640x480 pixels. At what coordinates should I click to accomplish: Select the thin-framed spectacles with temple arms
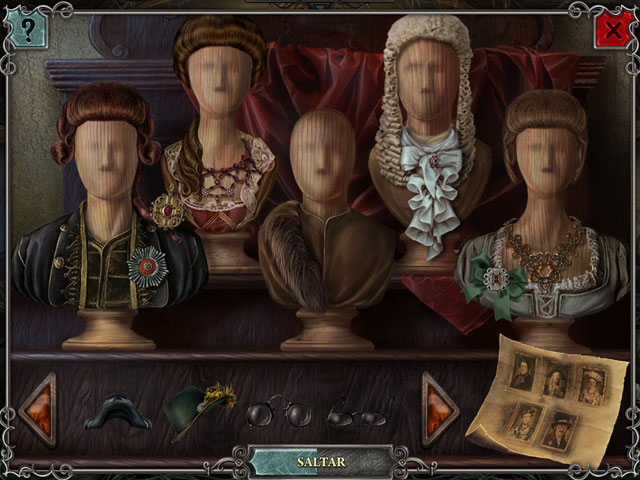pyautogui.click(x=359, y=412)
